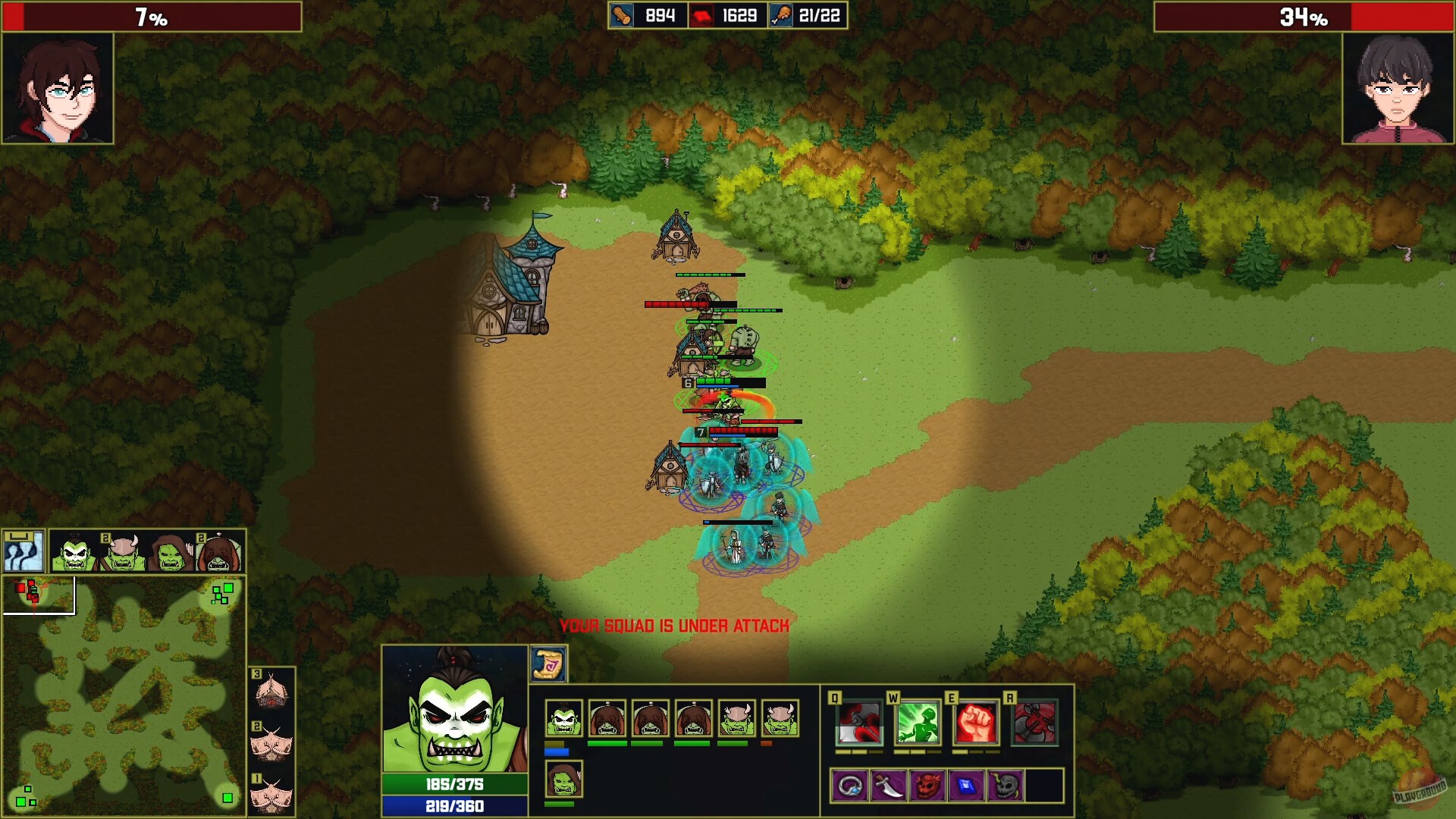Use the blue gem inventory item
Image resolution: width=1456 pixels, height=819 pixels.
pyautogui.click(x=966, y=786)
